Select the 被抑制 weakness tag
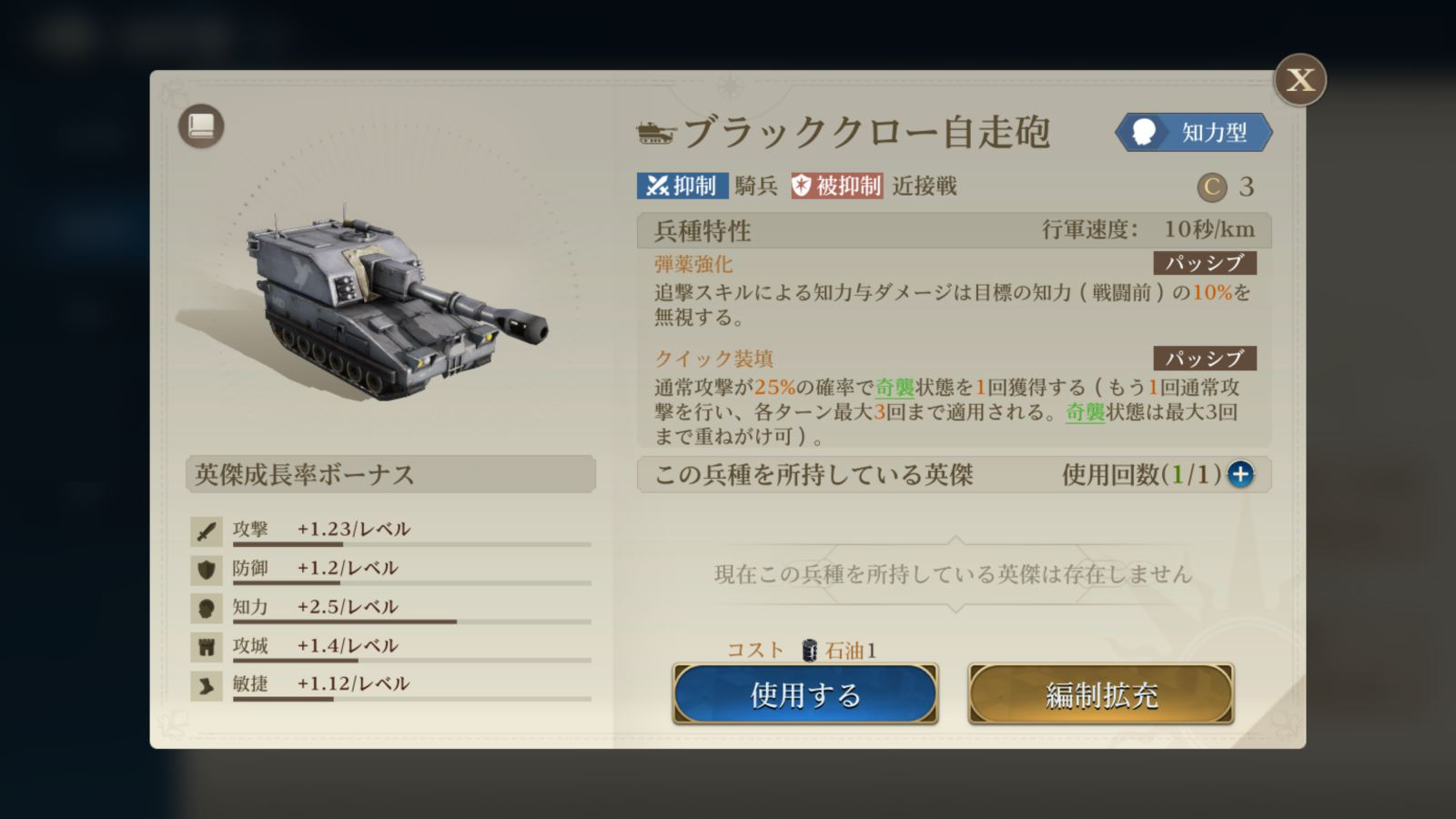The width and height of the screenshot is (1456, 819). [836, 186]
